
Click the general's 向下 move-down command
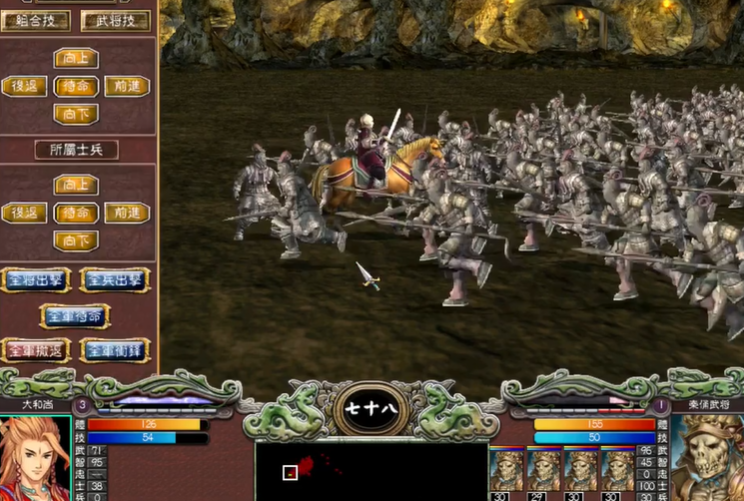[76, 114]
